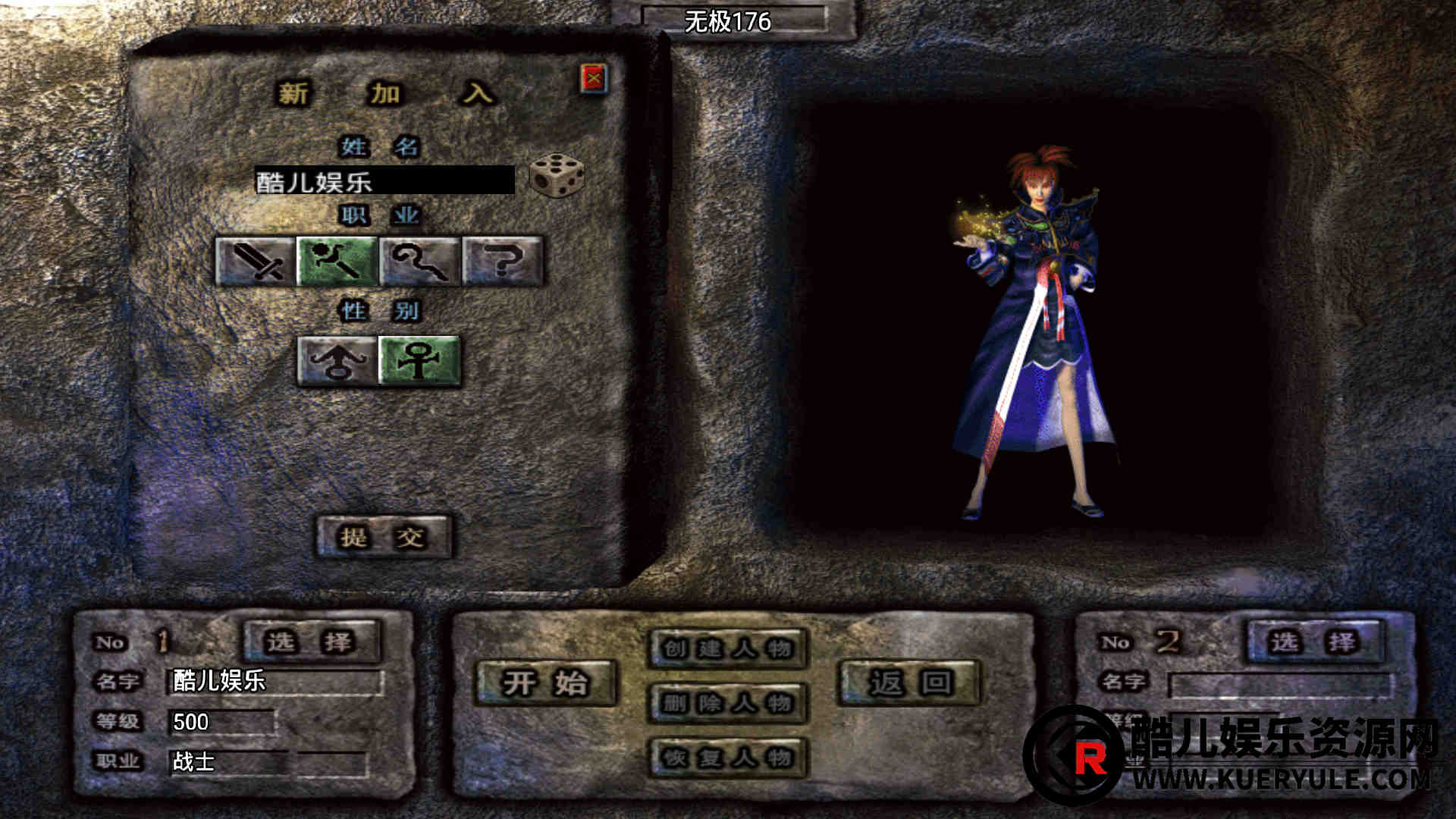Pick the taoist curved staff class
This screenshot has height=819, width=1456.
click(x=419, y=262)
